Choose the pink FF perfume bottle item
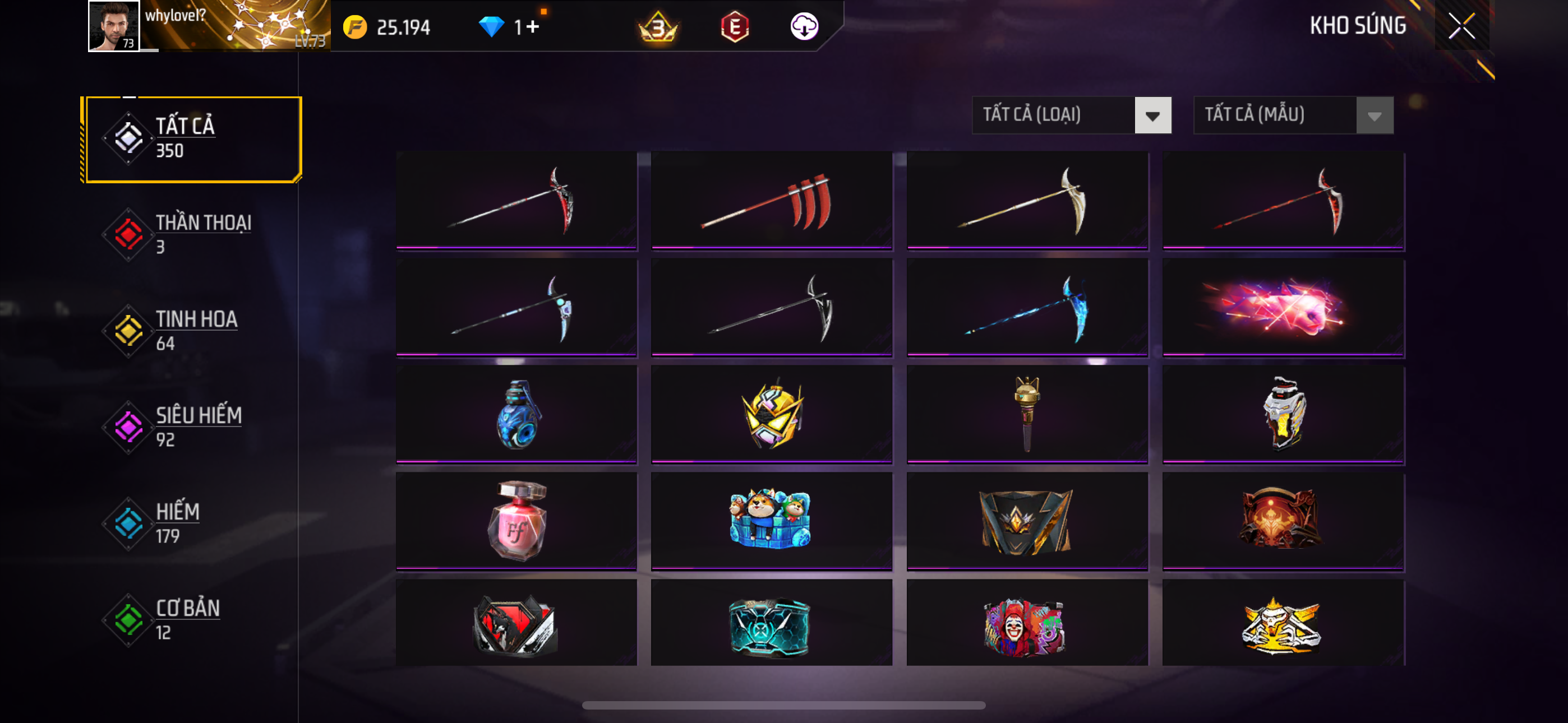 [x=516, y=521]
